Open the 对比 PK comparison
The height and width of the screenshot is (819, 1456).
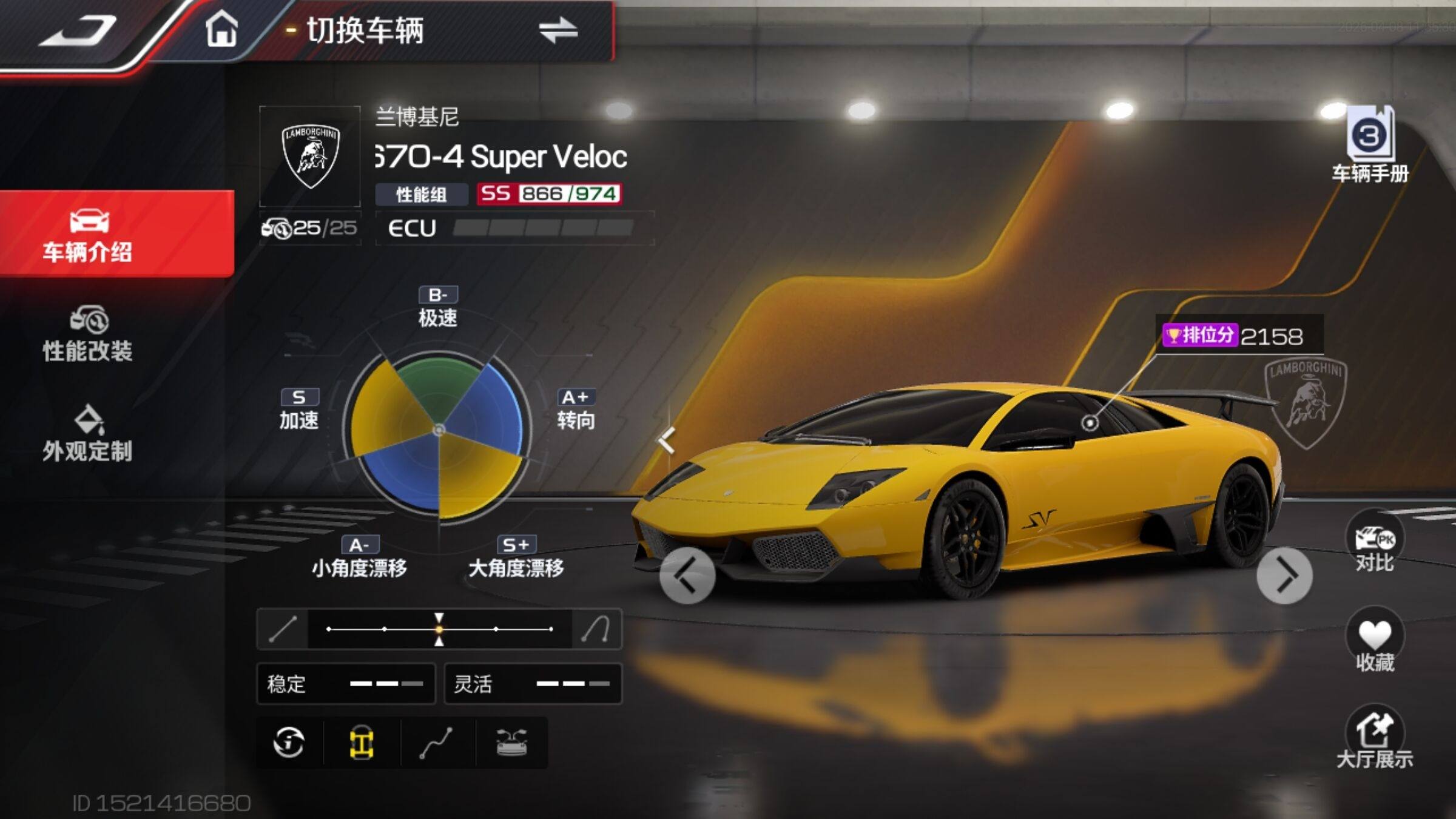click(x=1374, y=542)
